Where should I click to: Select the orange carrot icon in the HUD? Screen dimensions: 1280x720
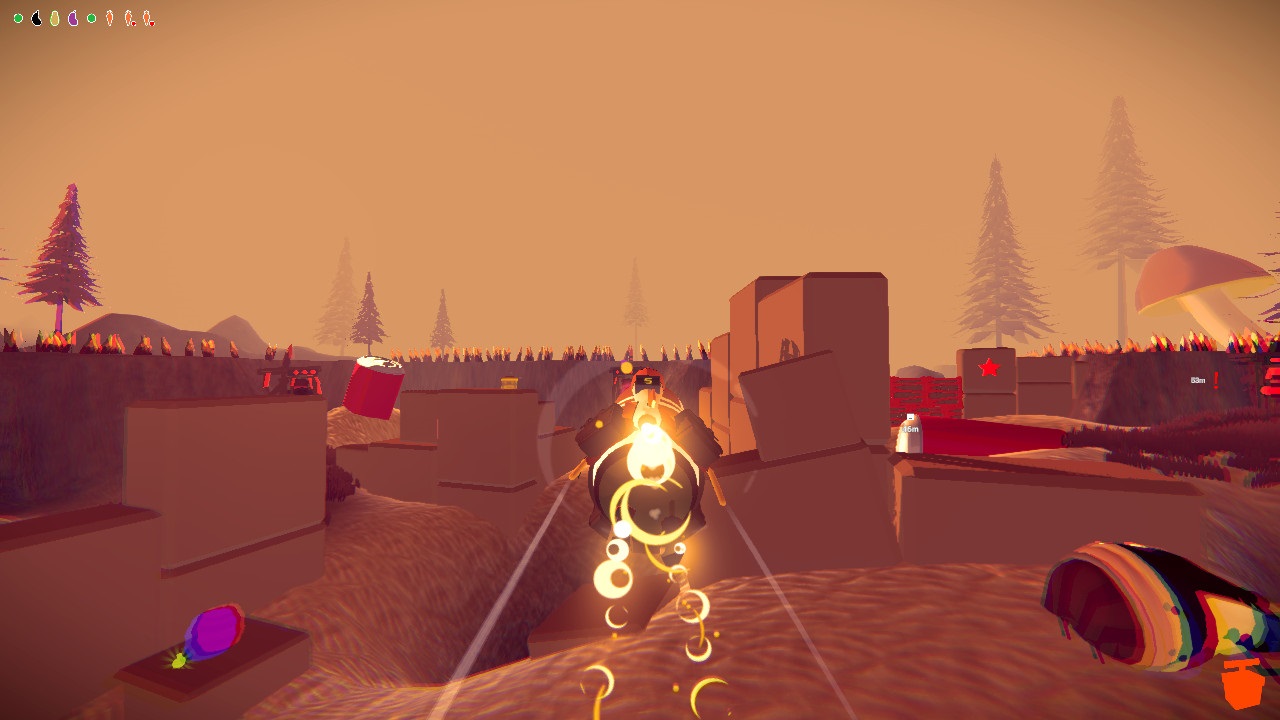109,17
